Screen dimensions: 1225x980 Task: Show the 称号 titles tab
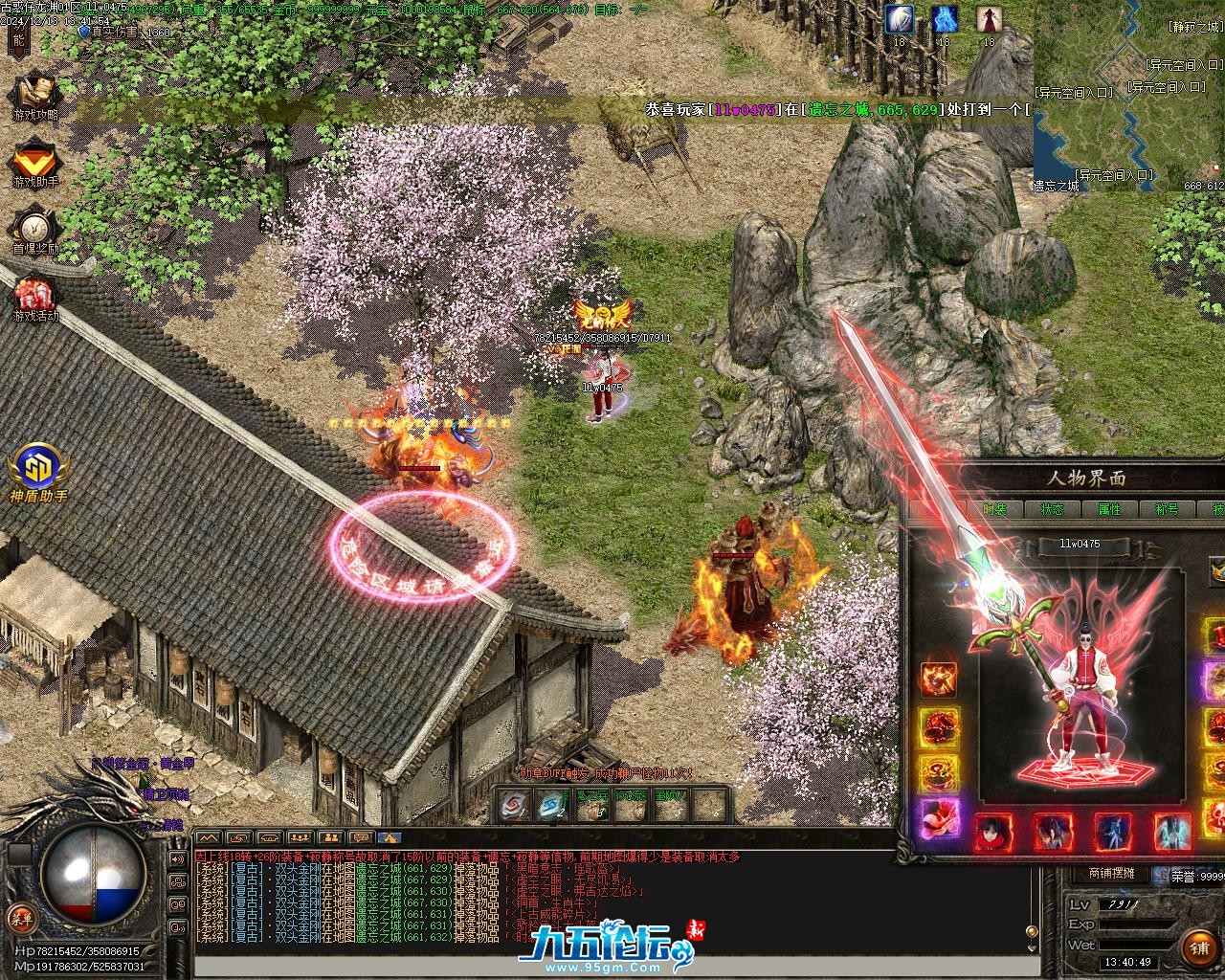(x=1167, y=509)
